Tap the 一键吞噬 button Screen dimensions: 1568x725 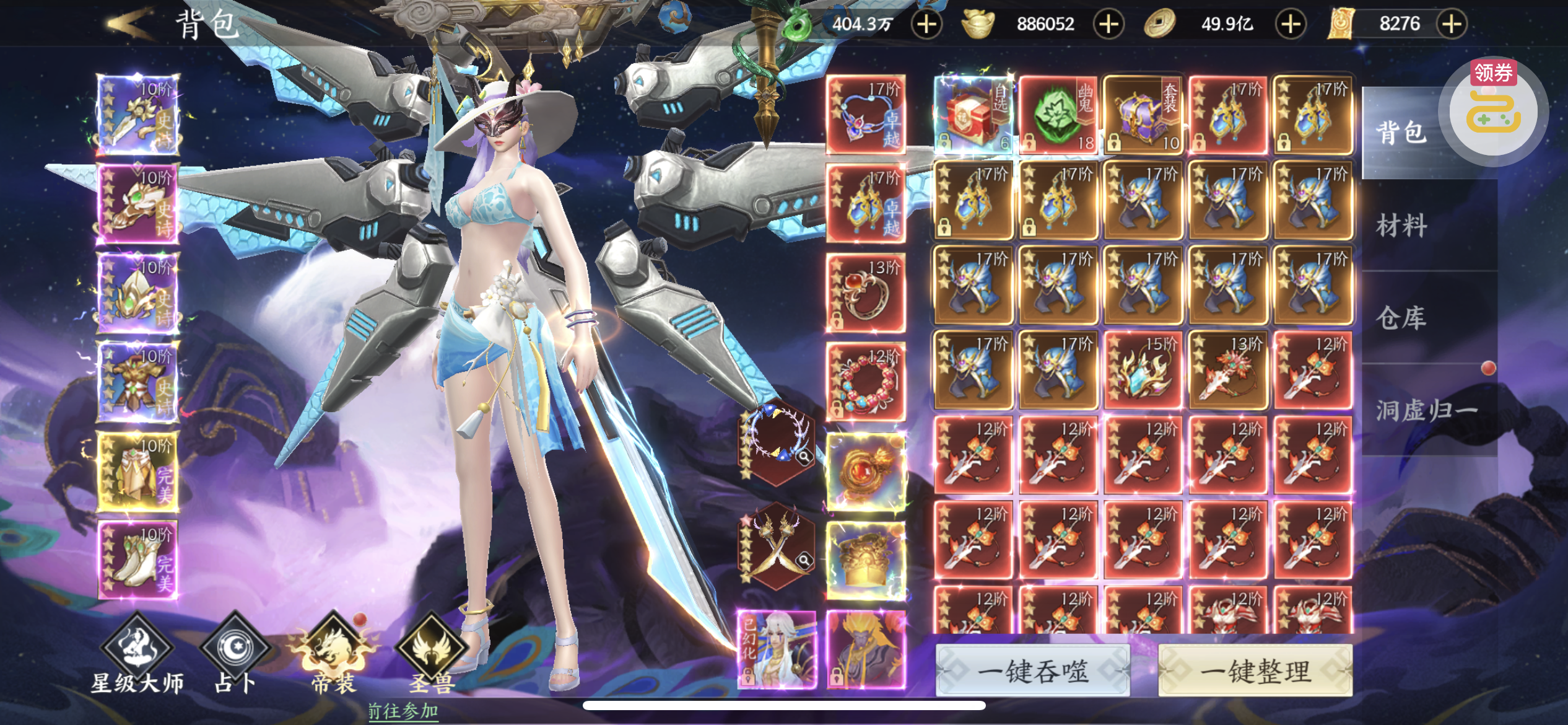click(x=1032, y=671)
